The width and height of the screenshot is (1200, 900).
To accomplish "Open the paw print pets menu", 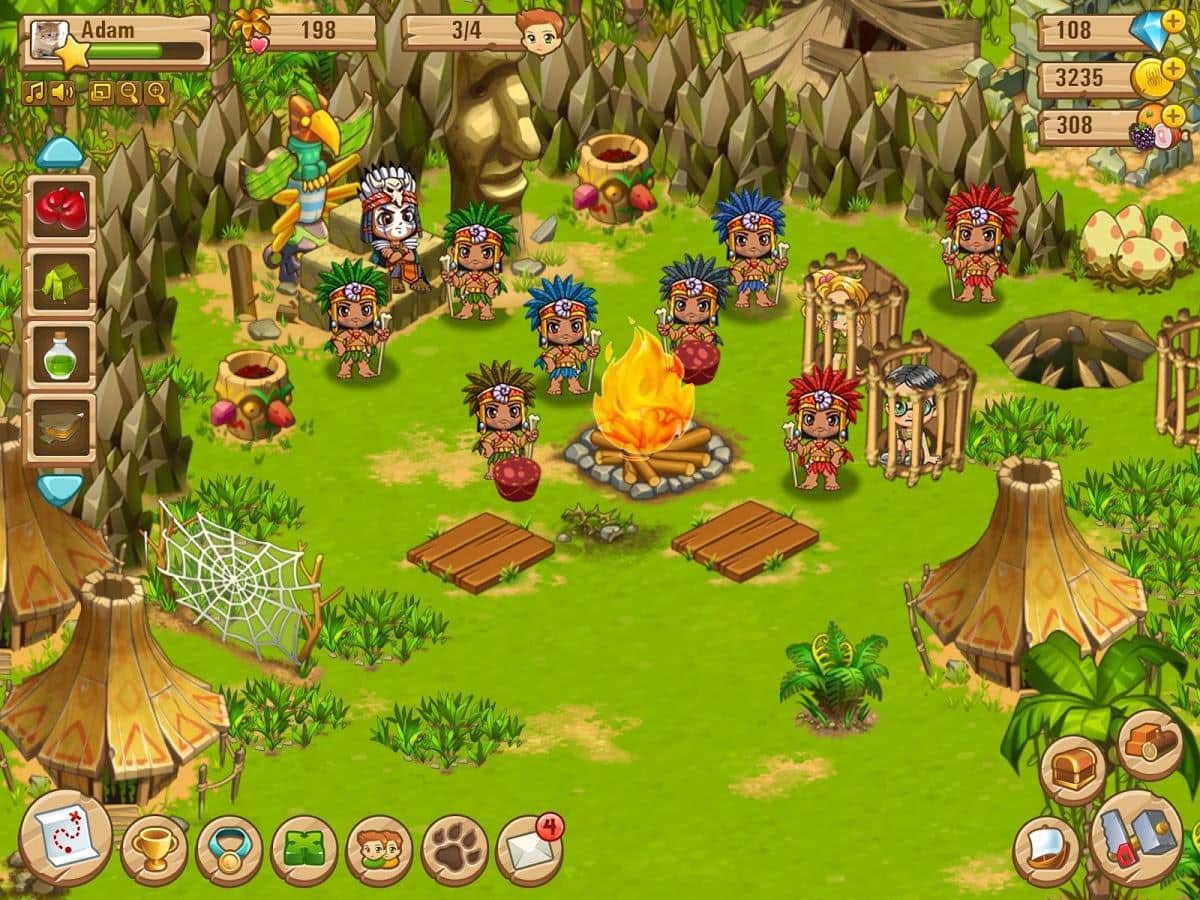I will pyautogui.click(x=455, y=850).
